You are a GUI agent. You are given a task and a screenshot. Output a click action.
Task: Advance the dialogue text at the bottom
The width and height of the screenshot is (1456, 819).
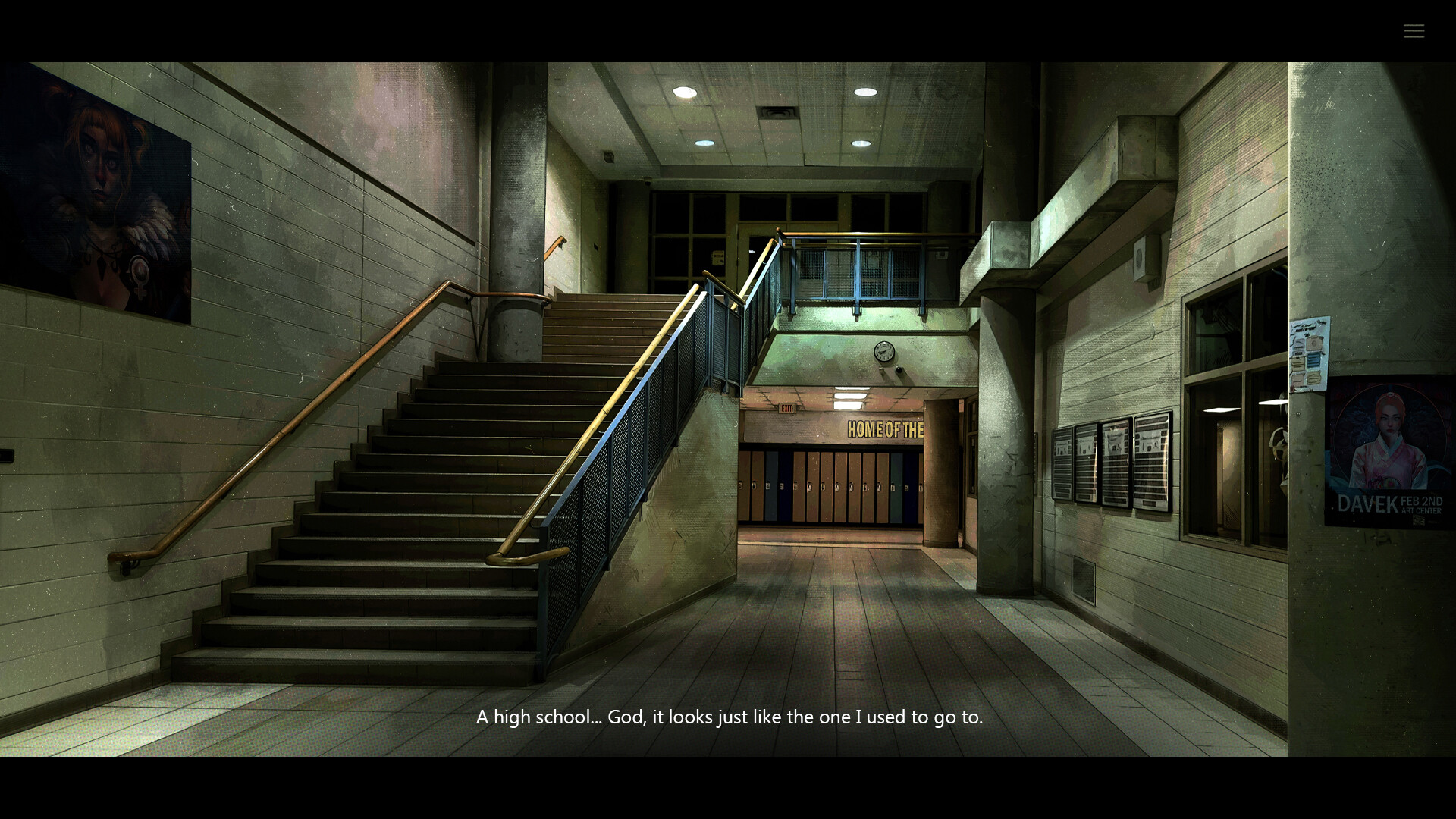click(x=728, y=717)
